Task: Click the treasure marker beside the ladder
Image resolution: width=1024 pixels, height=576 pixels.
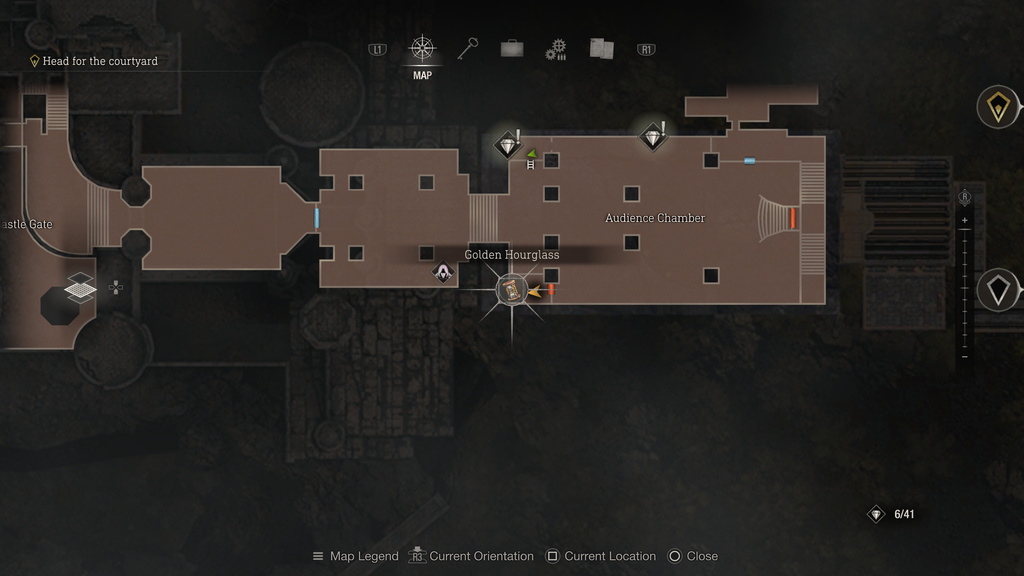Action: tap(508, 145)
